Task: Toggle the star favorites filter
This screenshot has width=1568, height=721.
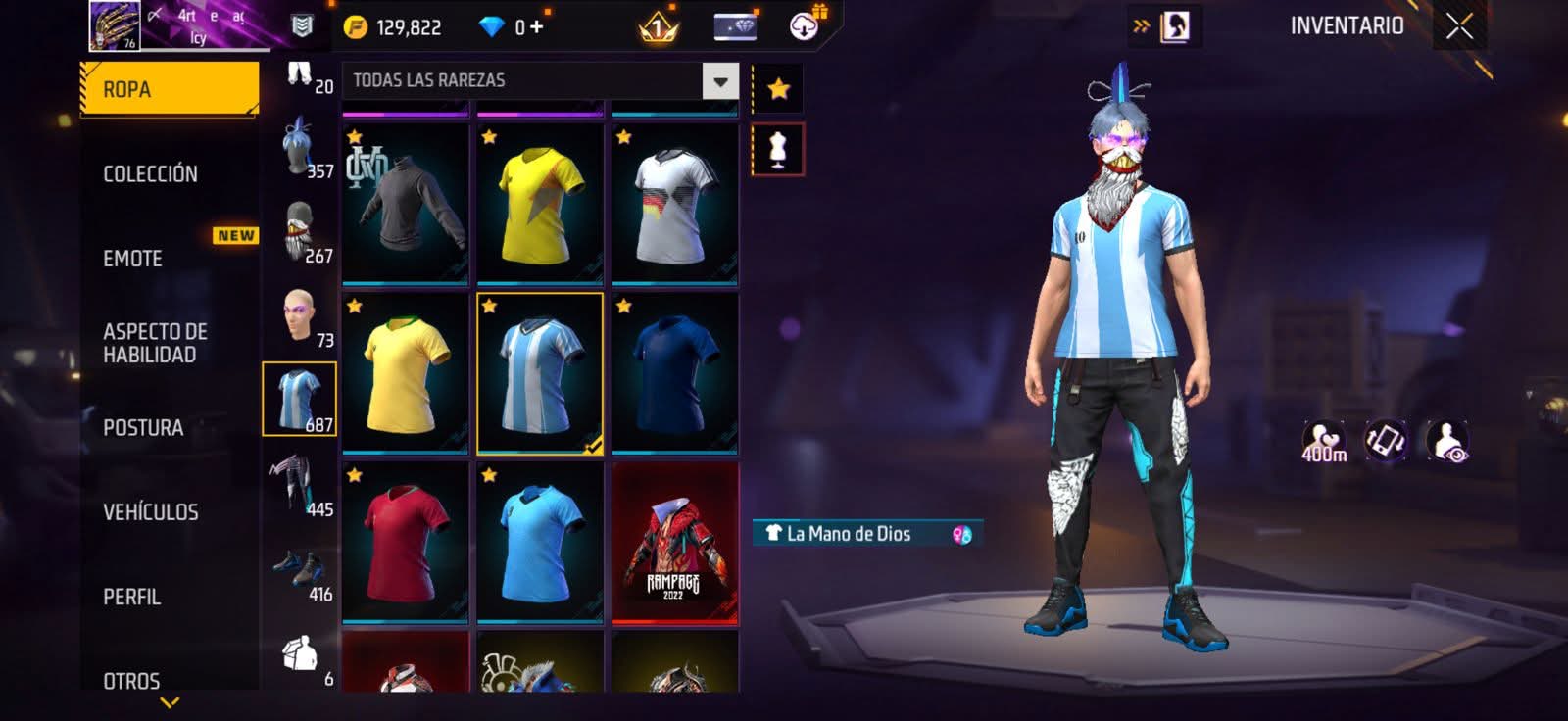Action: point(778,89)
